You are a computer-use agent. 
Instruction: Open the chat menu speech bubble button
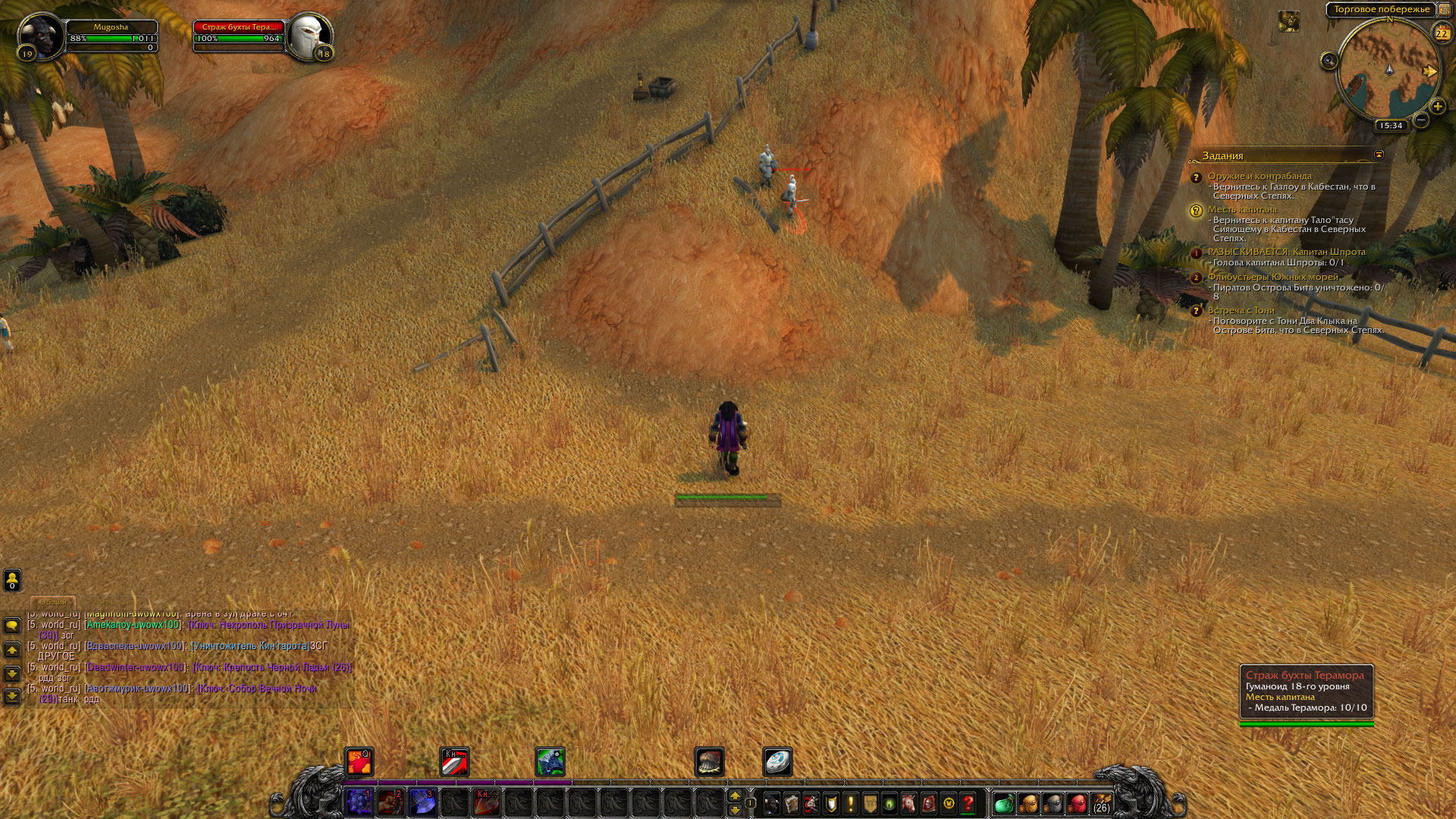click(12, 626)
